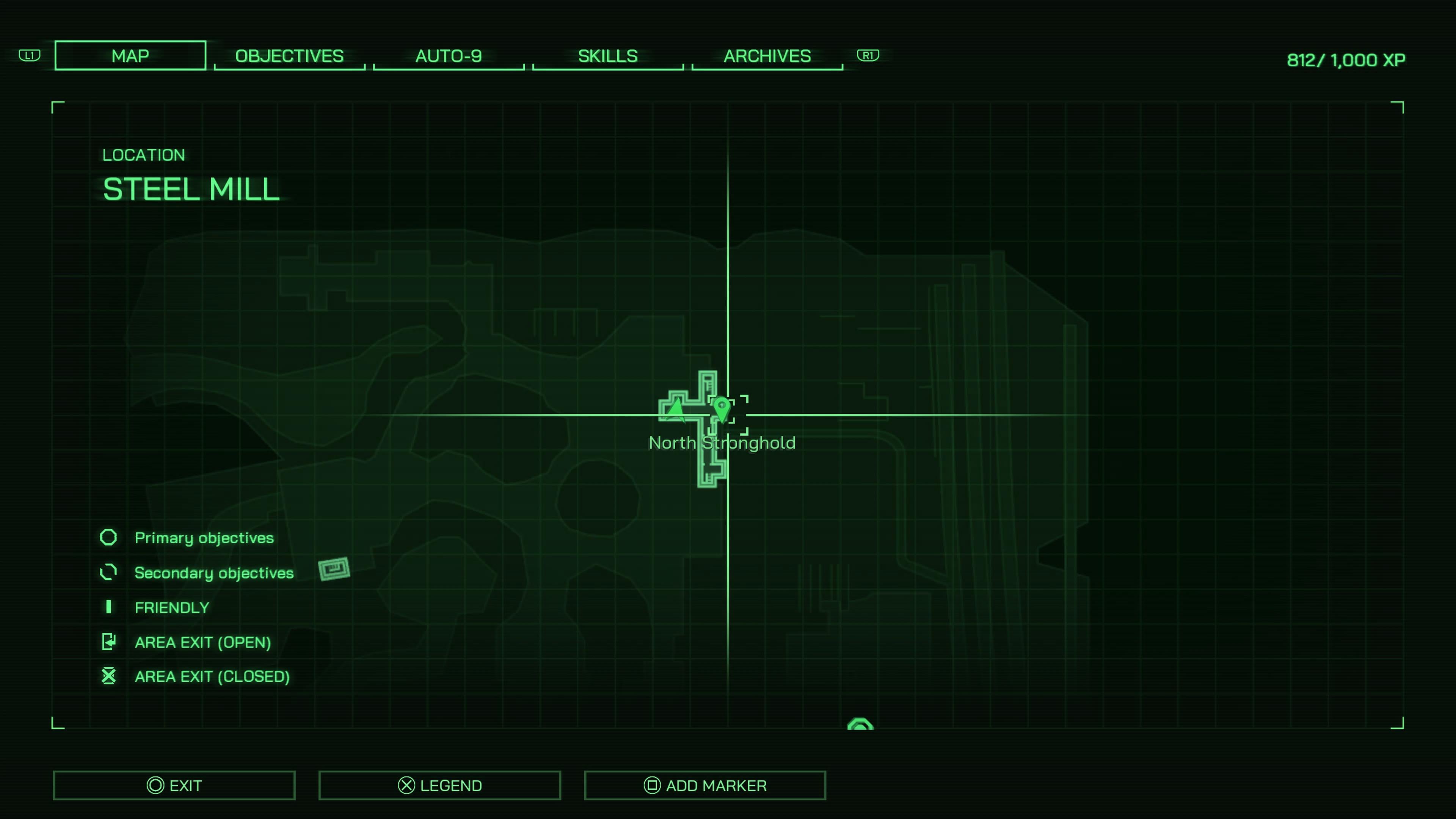Open the AUTO-9 tab

pyautogui.click(x=449, y=55)
